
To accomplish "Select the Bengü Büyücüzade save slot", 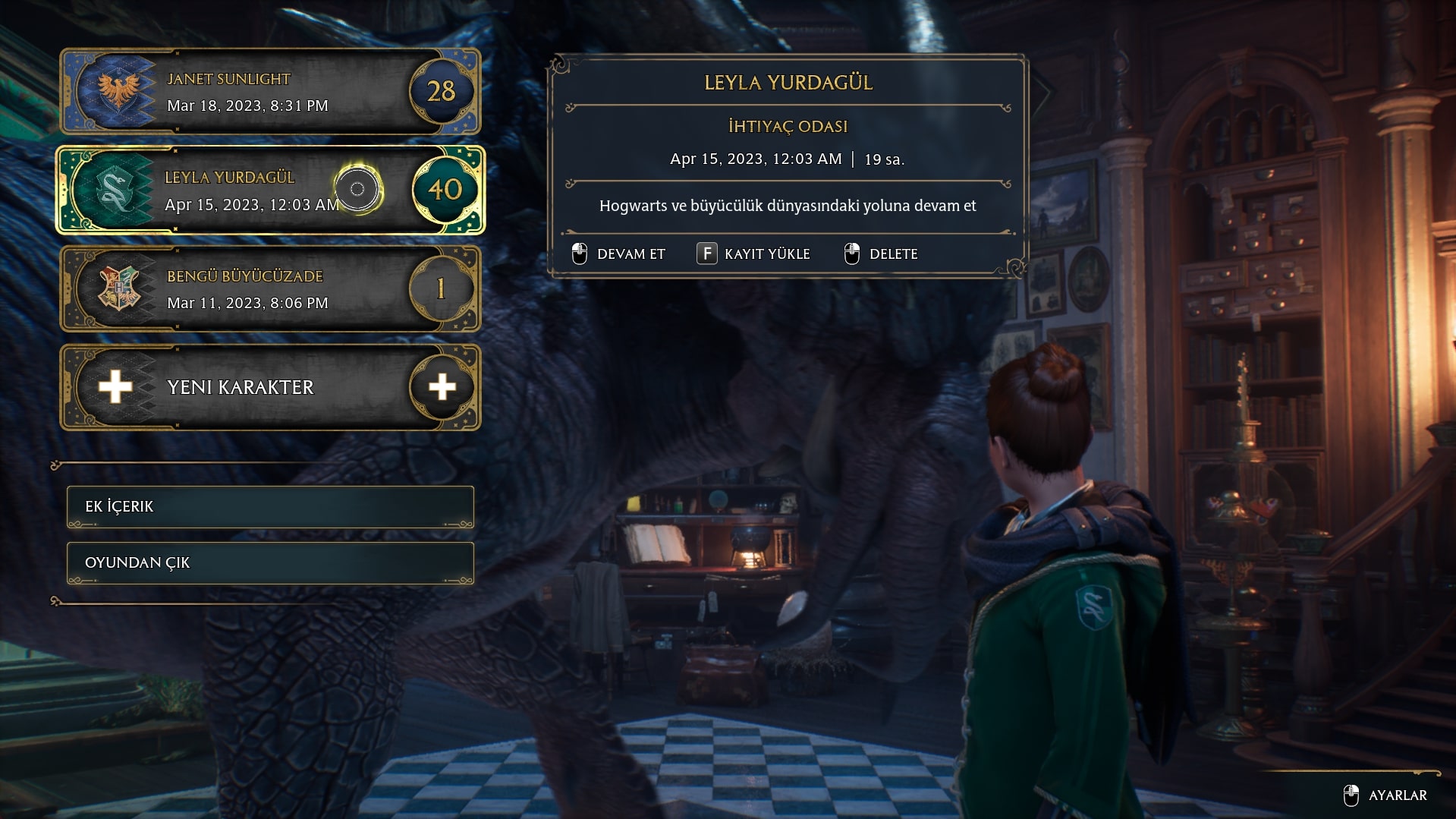I will pos(269,289).
